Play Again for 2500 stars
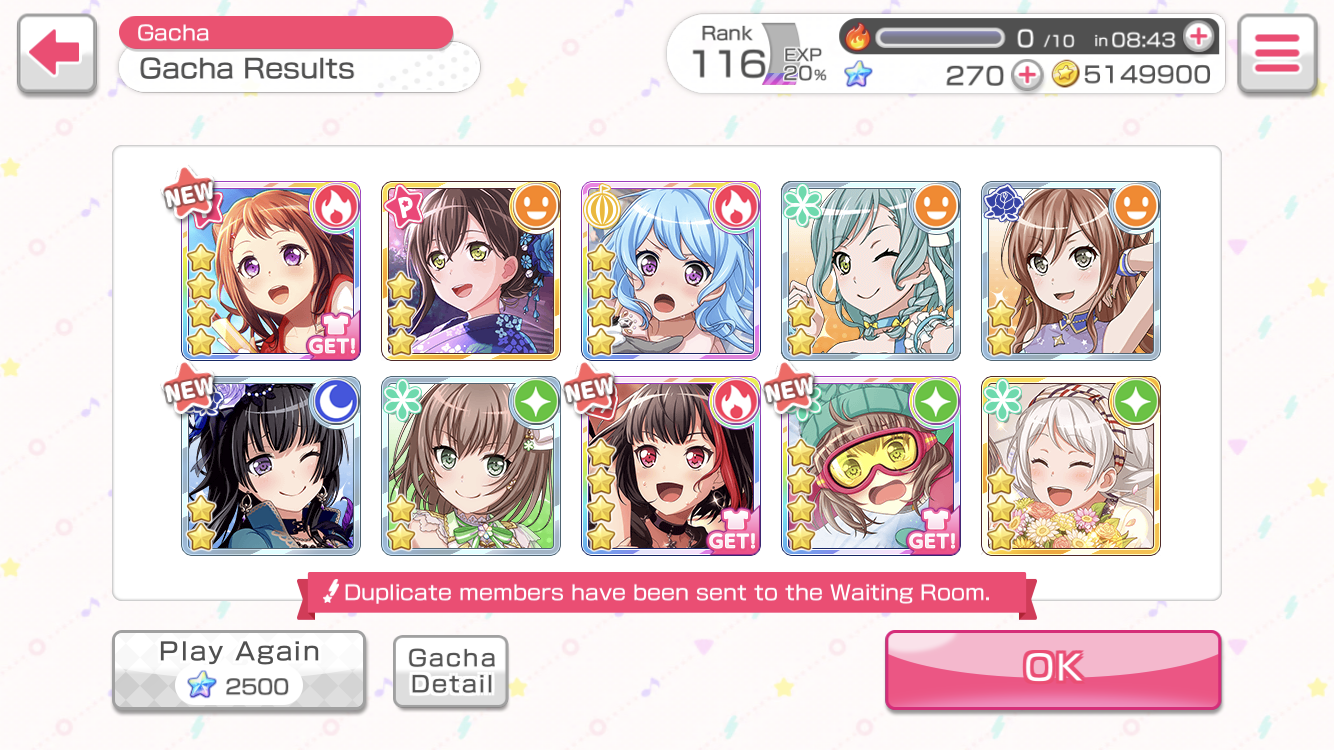 pos(239,670)
